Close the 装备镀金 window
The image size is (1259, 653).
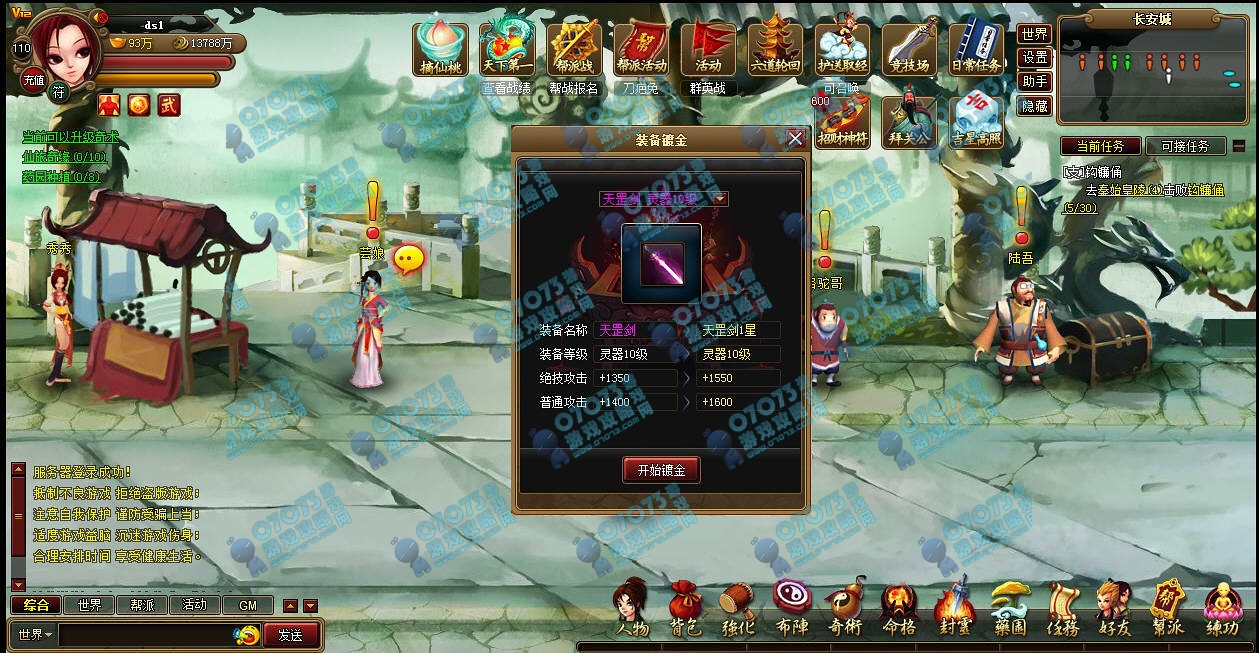coord(795,139)
